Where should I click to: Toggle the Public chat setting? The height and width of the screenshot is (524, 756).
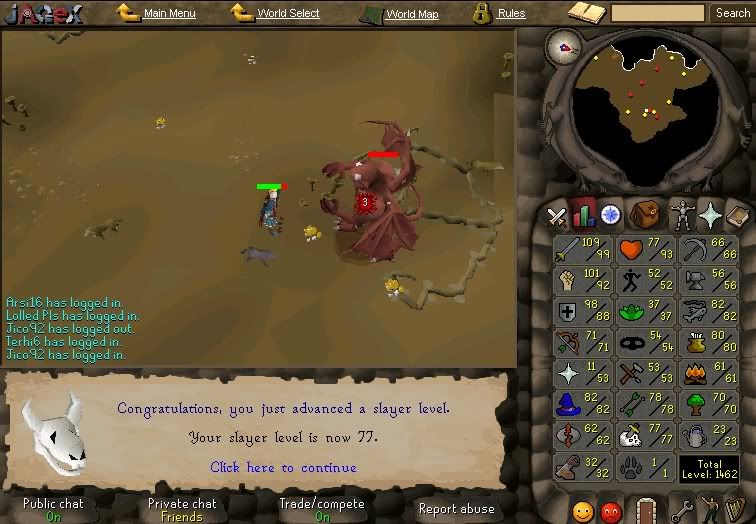[53, 510]
